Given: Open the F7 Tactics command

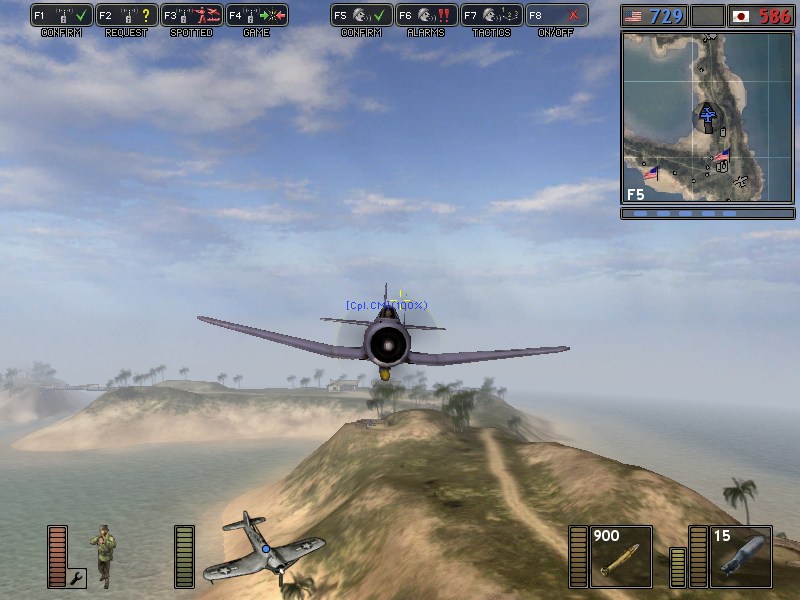Looking at the screenshot, I should click(x=491, y=15).
